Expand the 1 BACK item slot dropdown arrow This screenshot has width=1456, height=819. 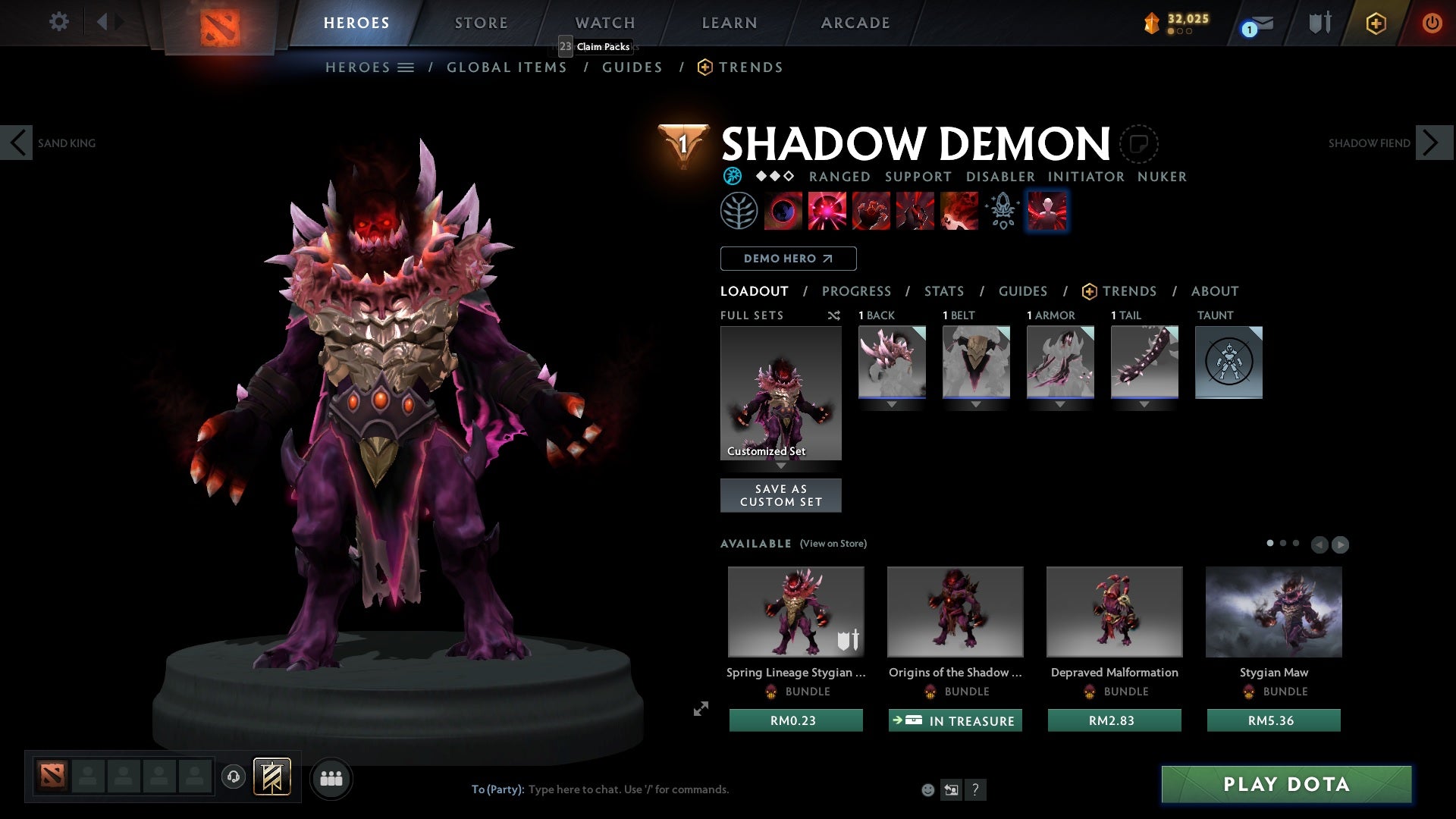[892, 404]
